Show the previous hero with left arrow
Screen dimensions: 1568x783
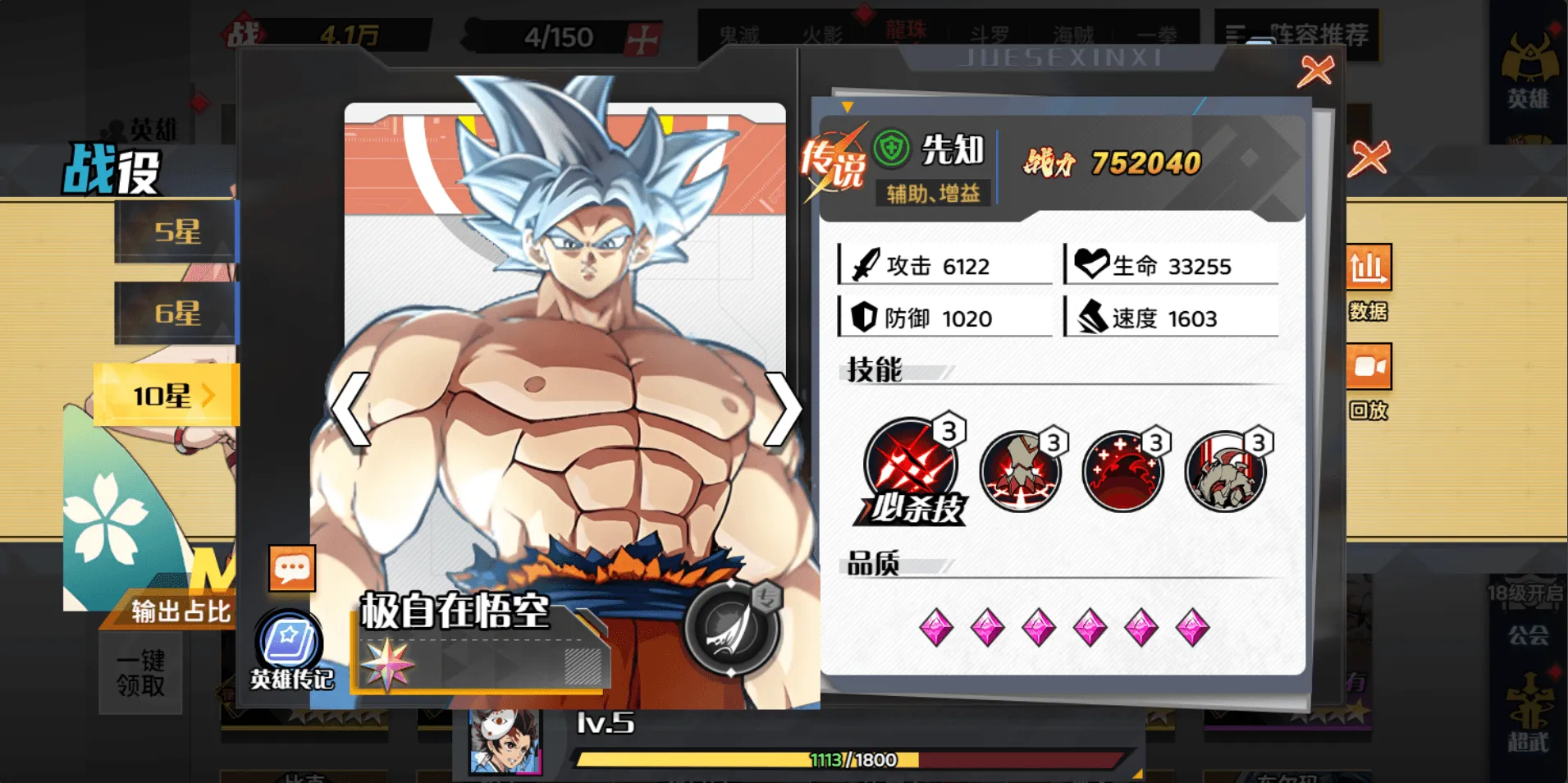(x=350, y=409)
